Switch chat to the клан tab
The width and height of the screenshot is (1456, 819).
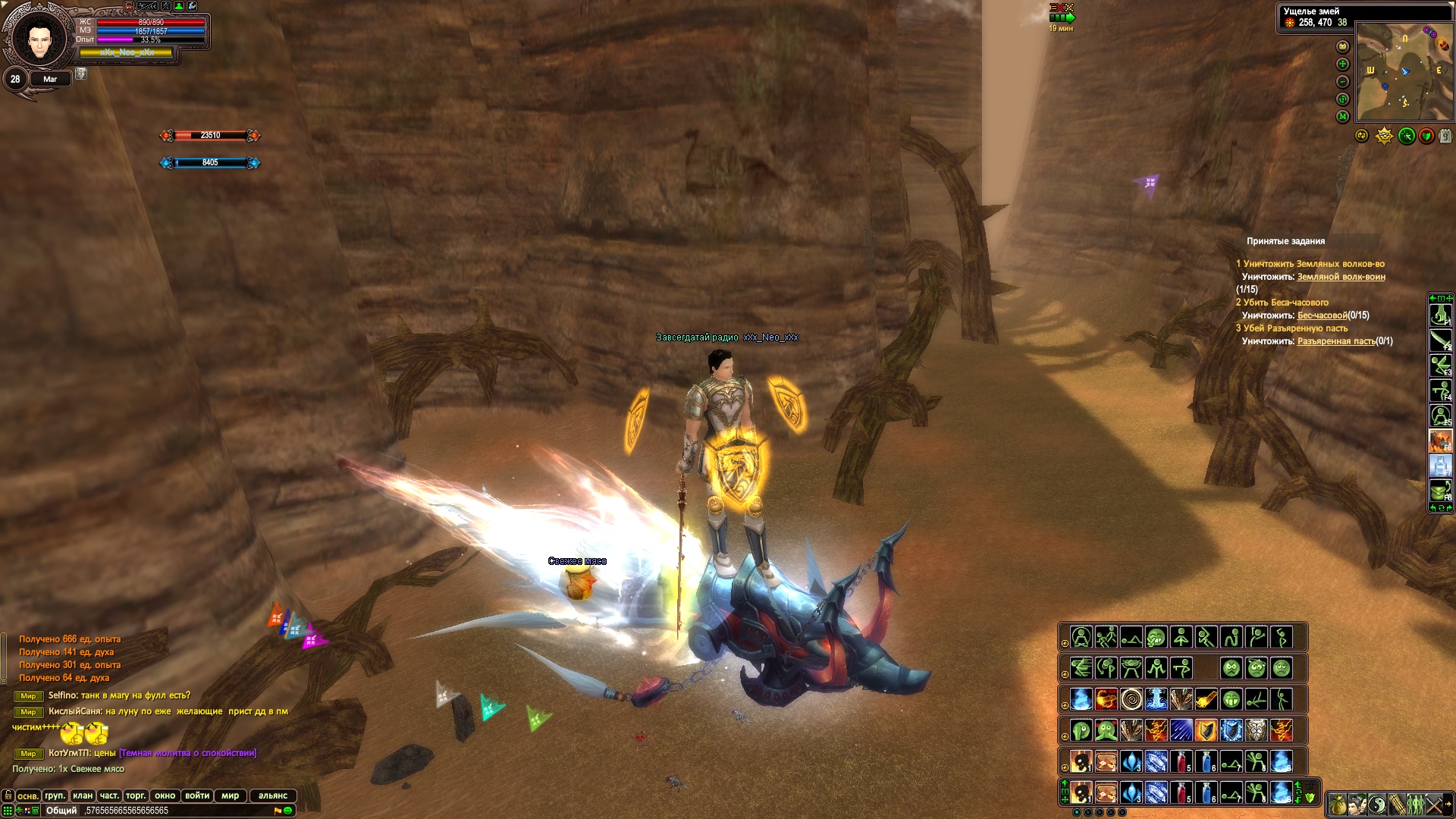[83, 795]
